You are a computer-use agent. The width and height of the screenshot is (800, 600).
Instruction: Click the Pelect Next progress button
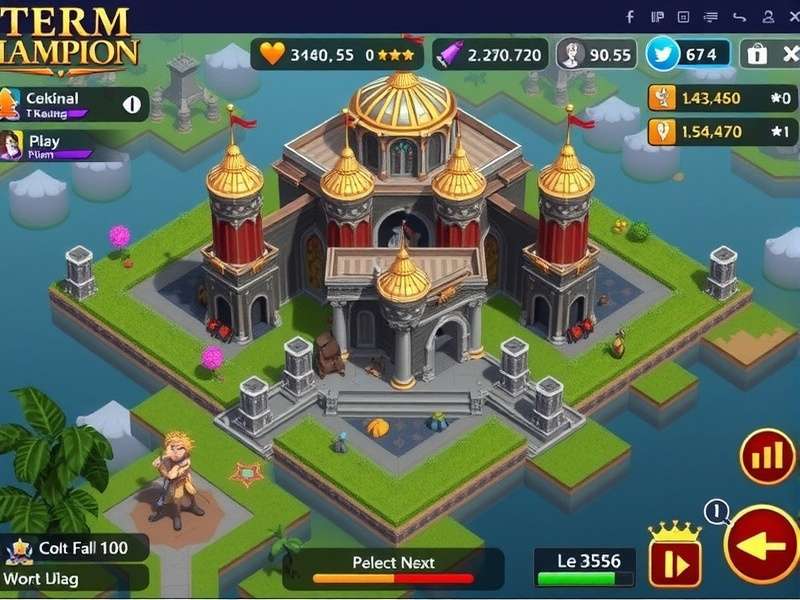[393, 568]
